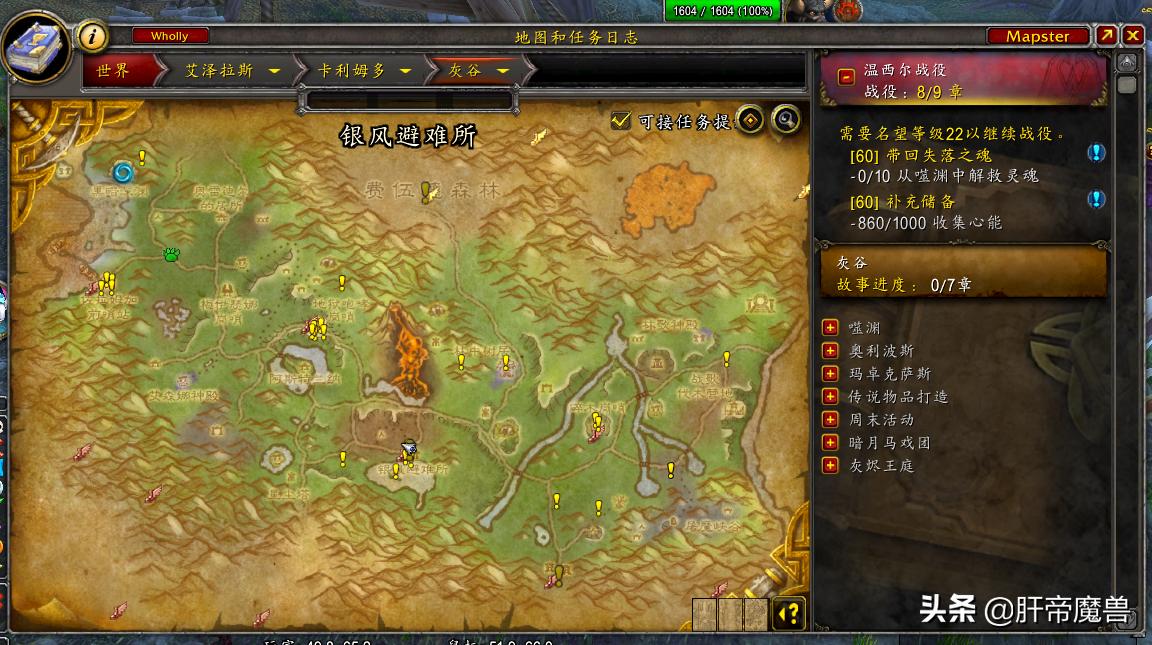
Task: Collapse the 温西尔战役 campaign header
Action: tap(846, 76)
